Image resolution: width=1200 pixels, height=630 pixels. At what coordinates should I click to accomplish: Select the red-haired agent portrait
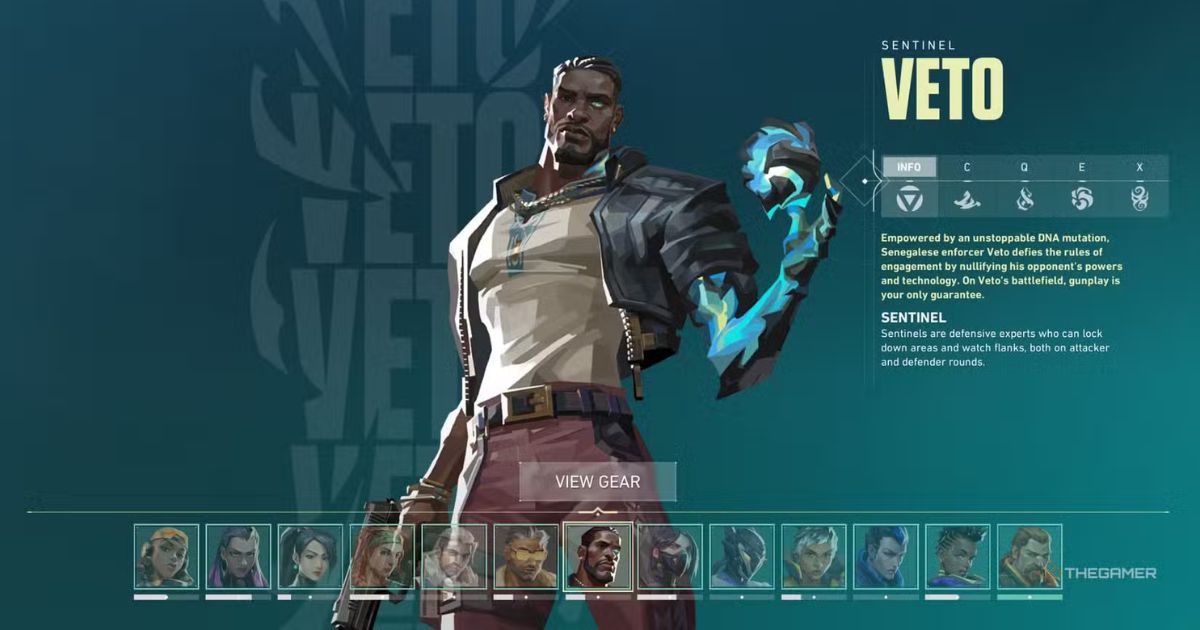[383, 556]
